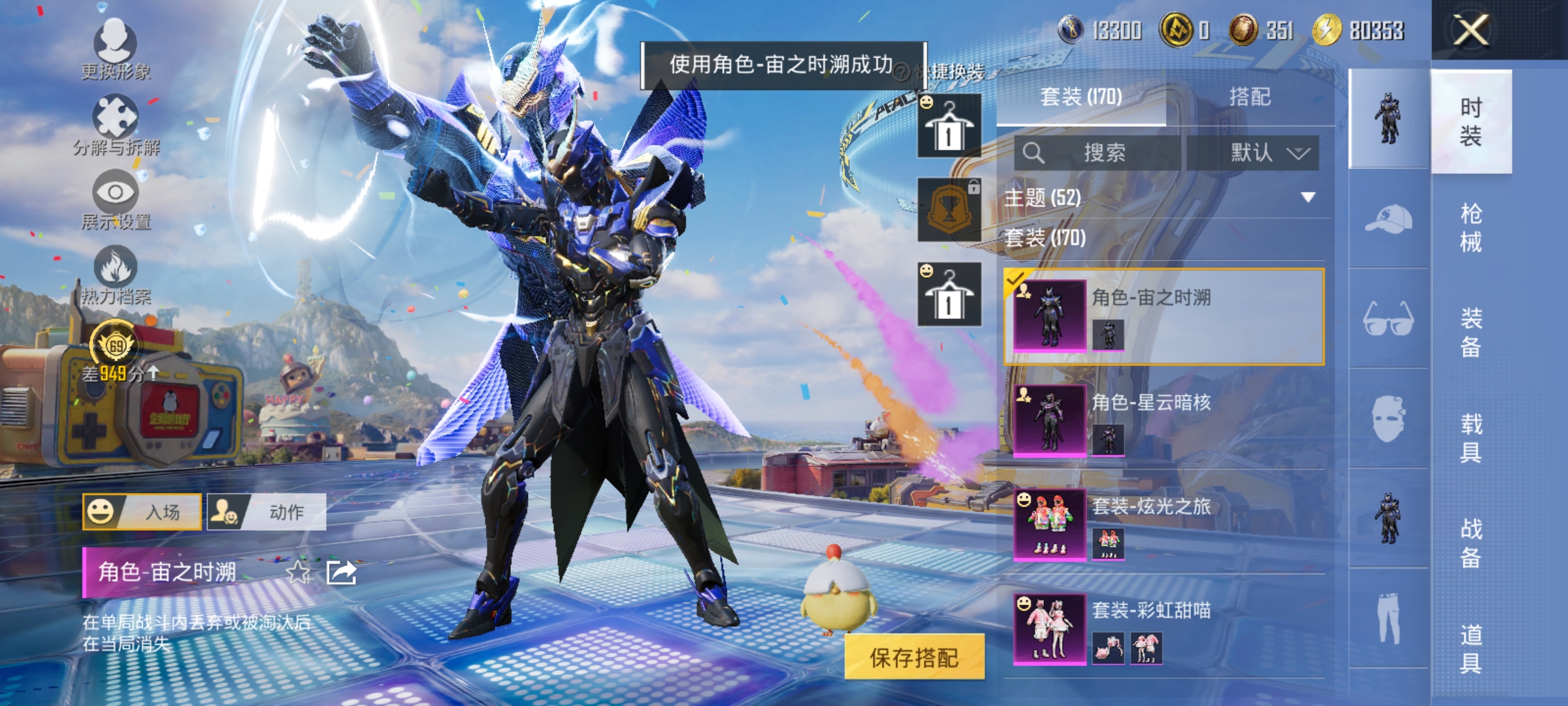The width and height of the screenshot is (1568, 706).
Task: Open the 更换形象 avatar change panel
Action: [x=116, y=49]
